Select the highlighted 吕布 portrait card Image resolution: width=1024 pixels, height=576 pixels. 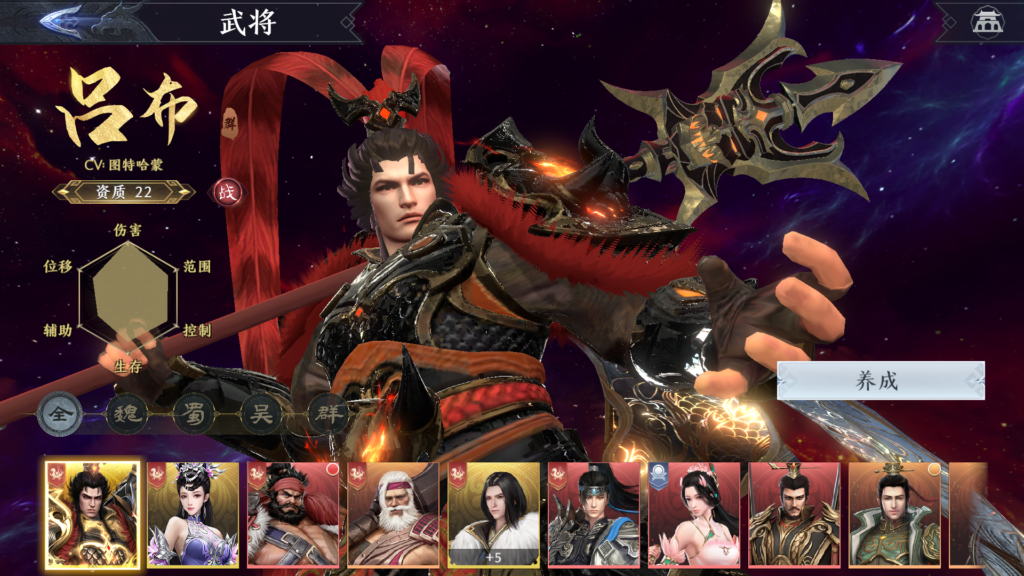[92, 514]
